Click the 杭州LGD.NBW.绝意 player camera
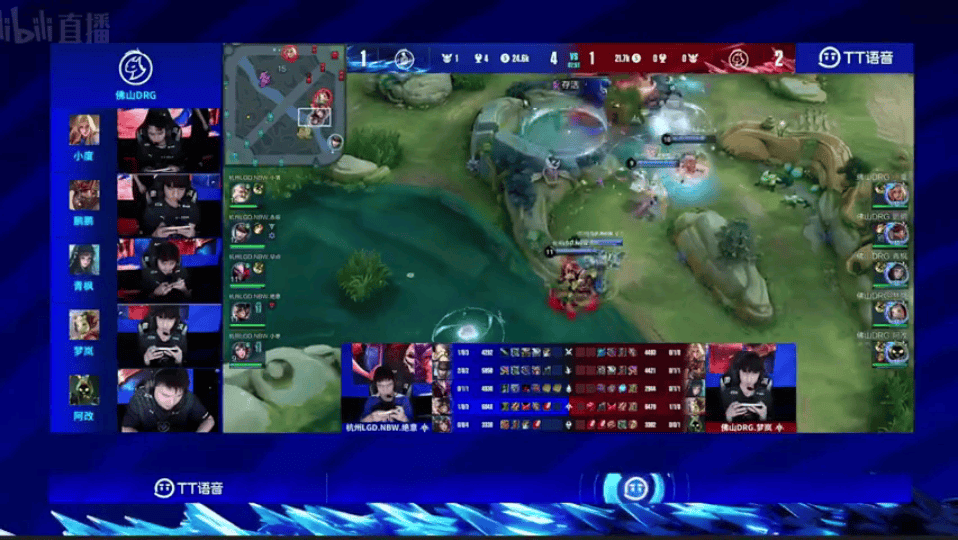This screenshot has width=958, height=540. [x=383, y=388]
